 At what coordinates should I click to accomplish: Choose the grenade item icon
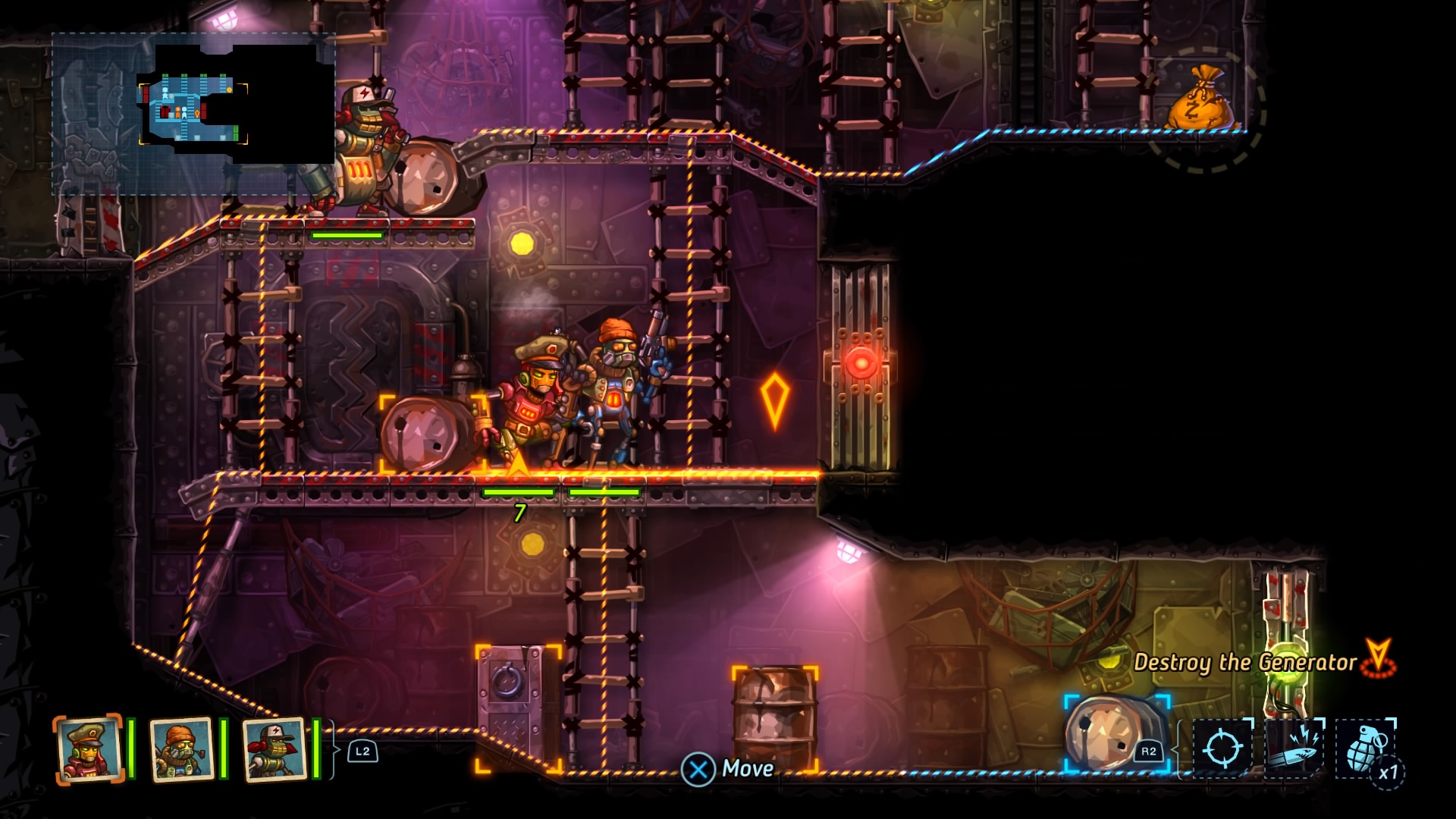[1366, 748]
